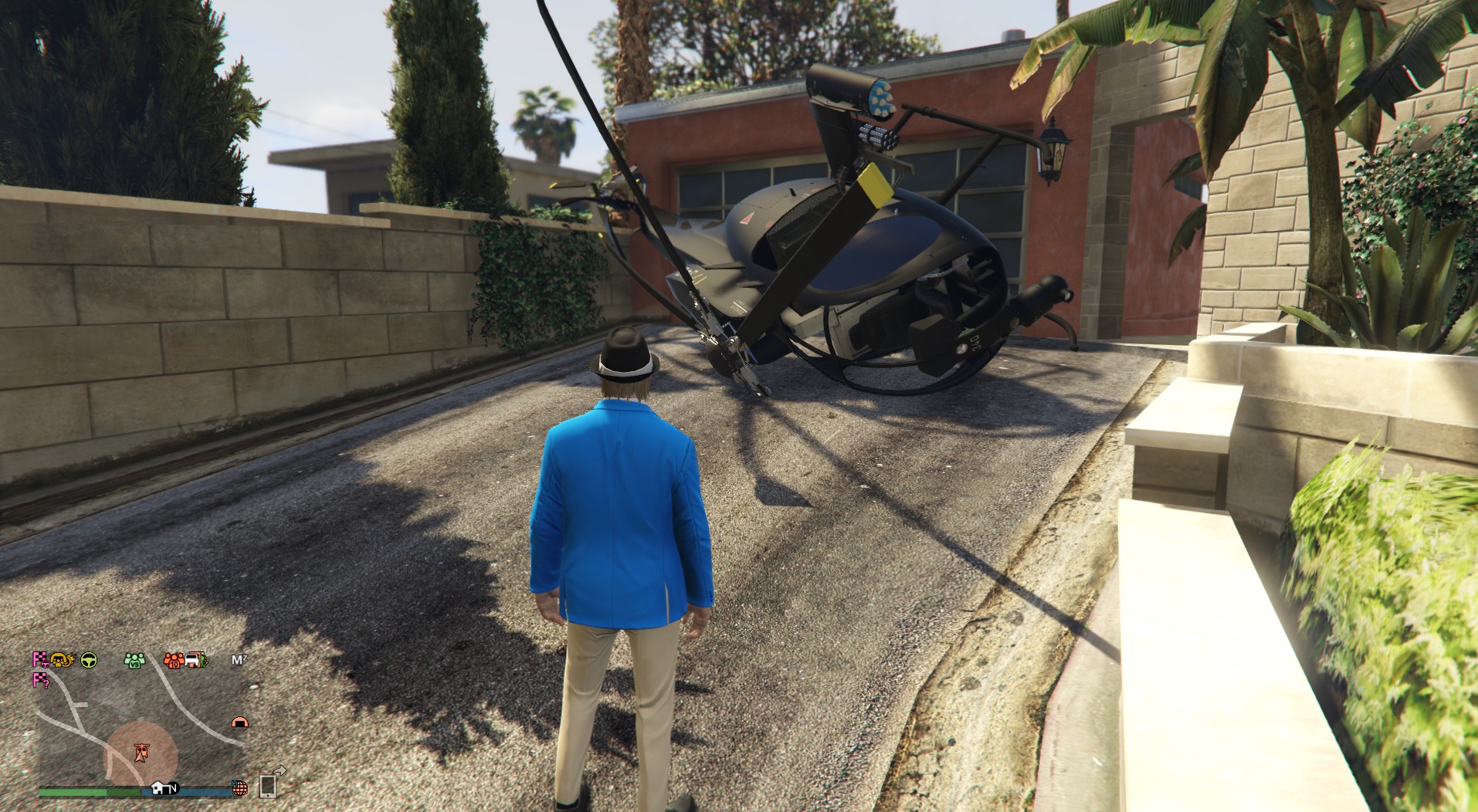Screen dimensions: 1478x812
Task: Click the yellow steering wheel race blip
Action: (x=90, y=661)
